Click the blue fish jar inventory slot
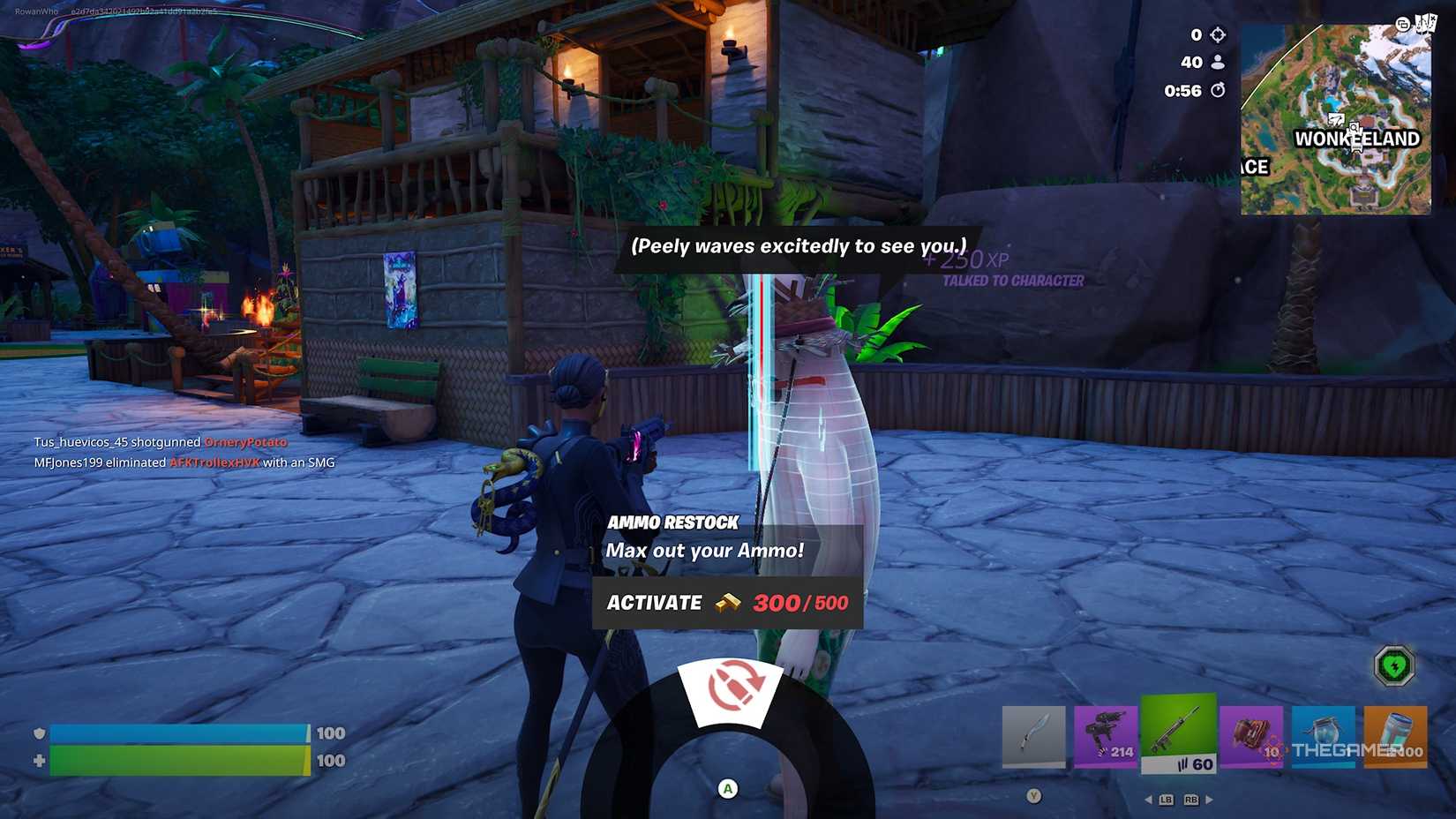The width and height of the screenshot is (1456, 819). [x=1323, y=735]
